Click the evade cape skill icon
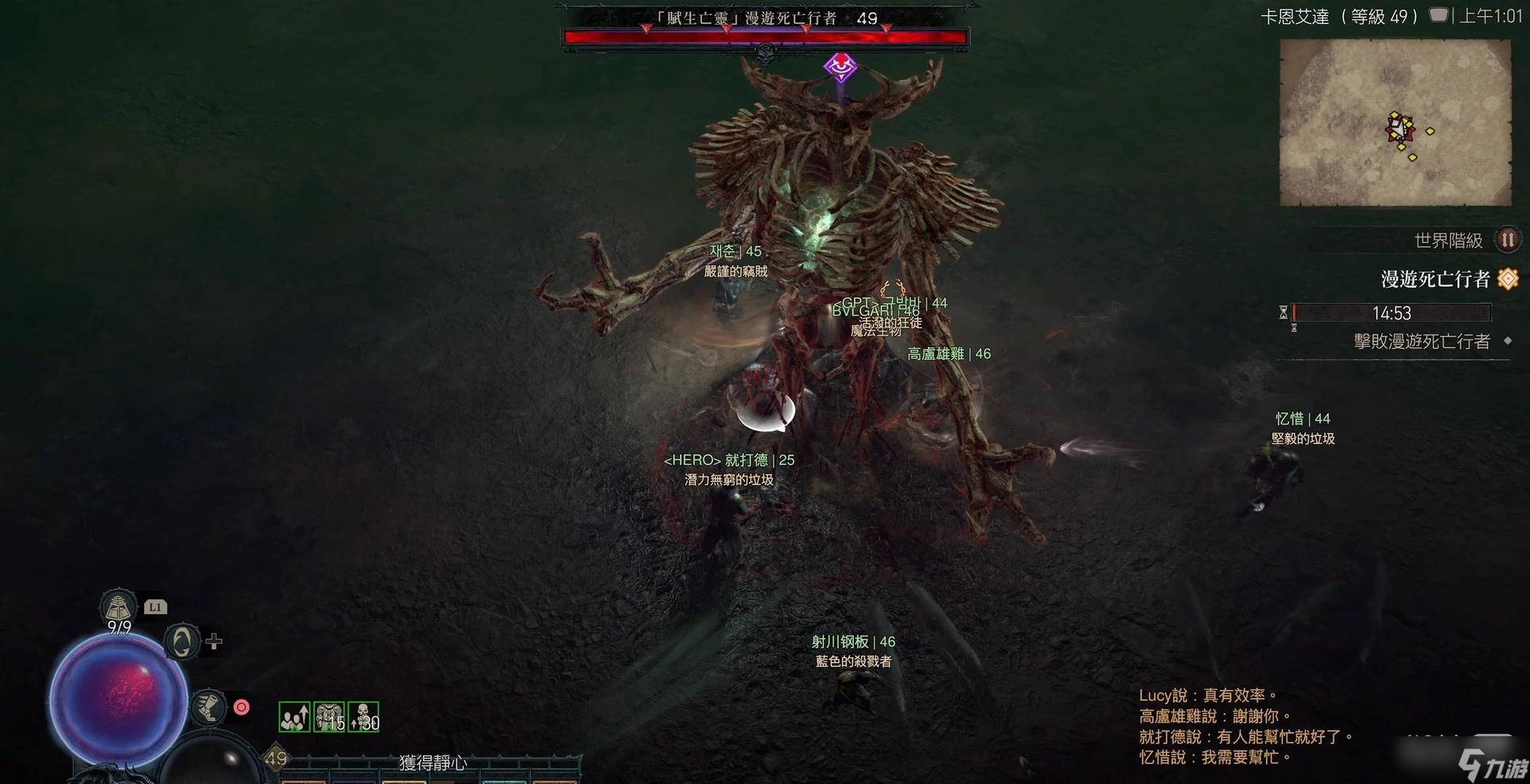This screenshot has width=1530, height=784. point(182,644)
